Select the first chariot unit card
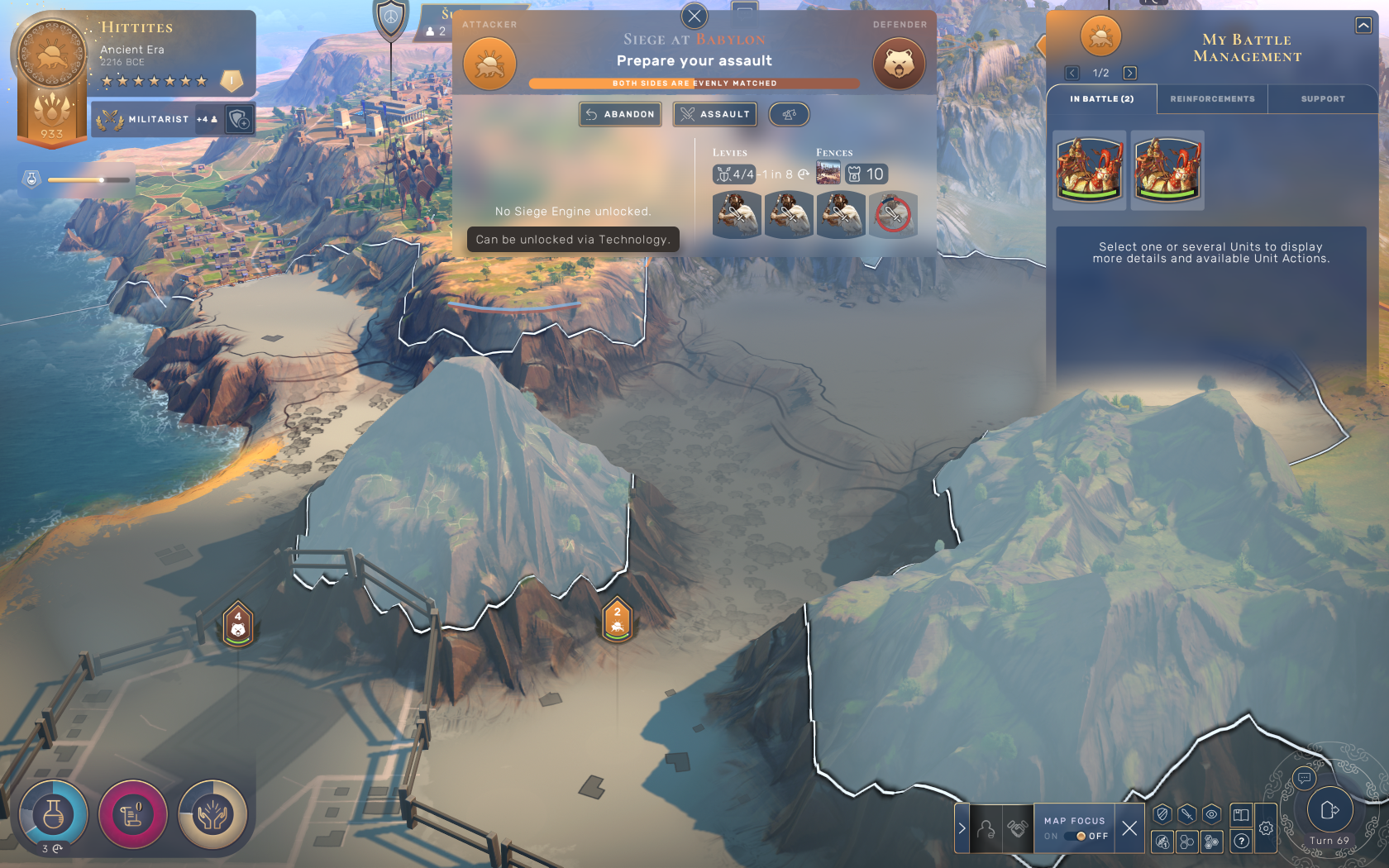Viewport: 1389px width, 868px height. [1090, 170]
